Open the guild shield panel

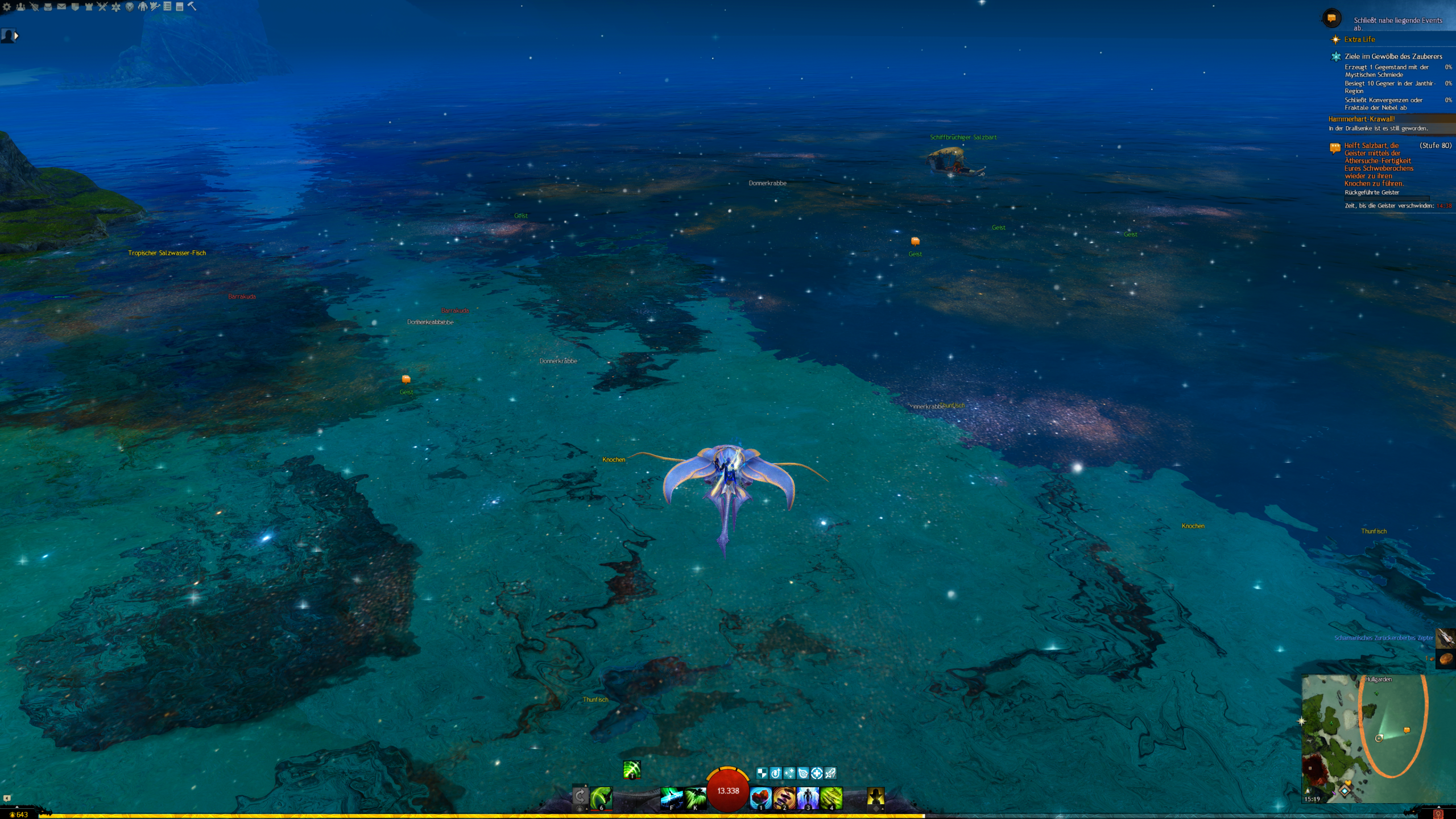tap(75, 7)
